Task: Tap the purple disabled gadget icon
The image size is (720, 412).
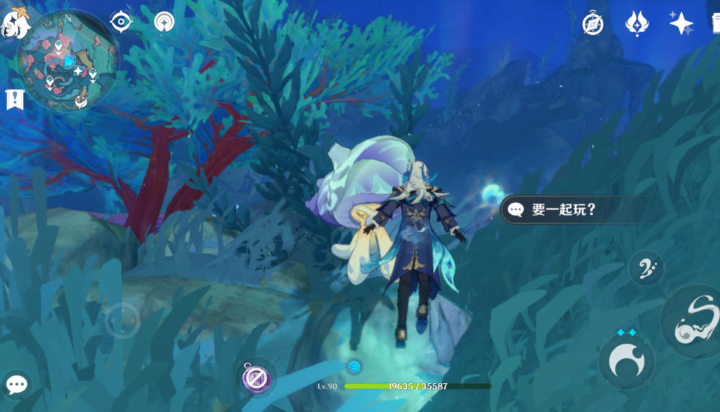Action: [257, 377]
